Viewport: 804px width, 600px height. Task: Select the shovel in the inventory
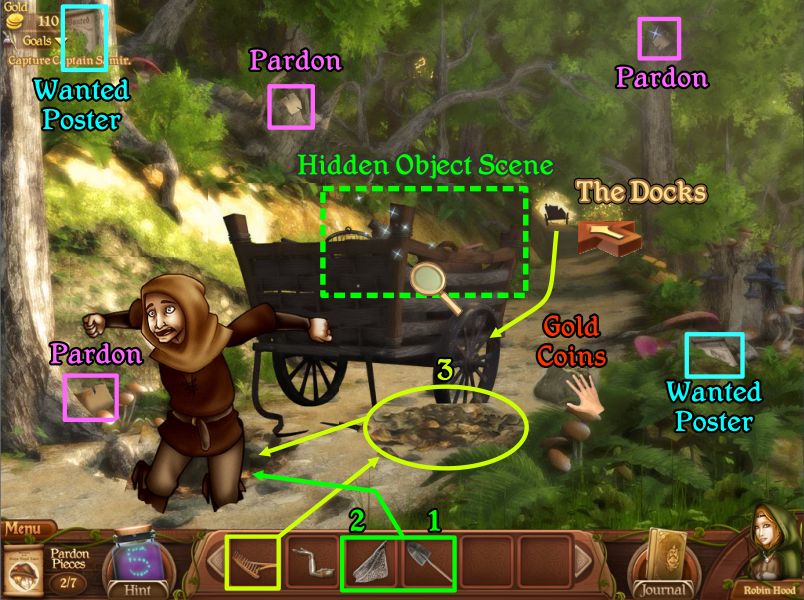coord(426,564)
